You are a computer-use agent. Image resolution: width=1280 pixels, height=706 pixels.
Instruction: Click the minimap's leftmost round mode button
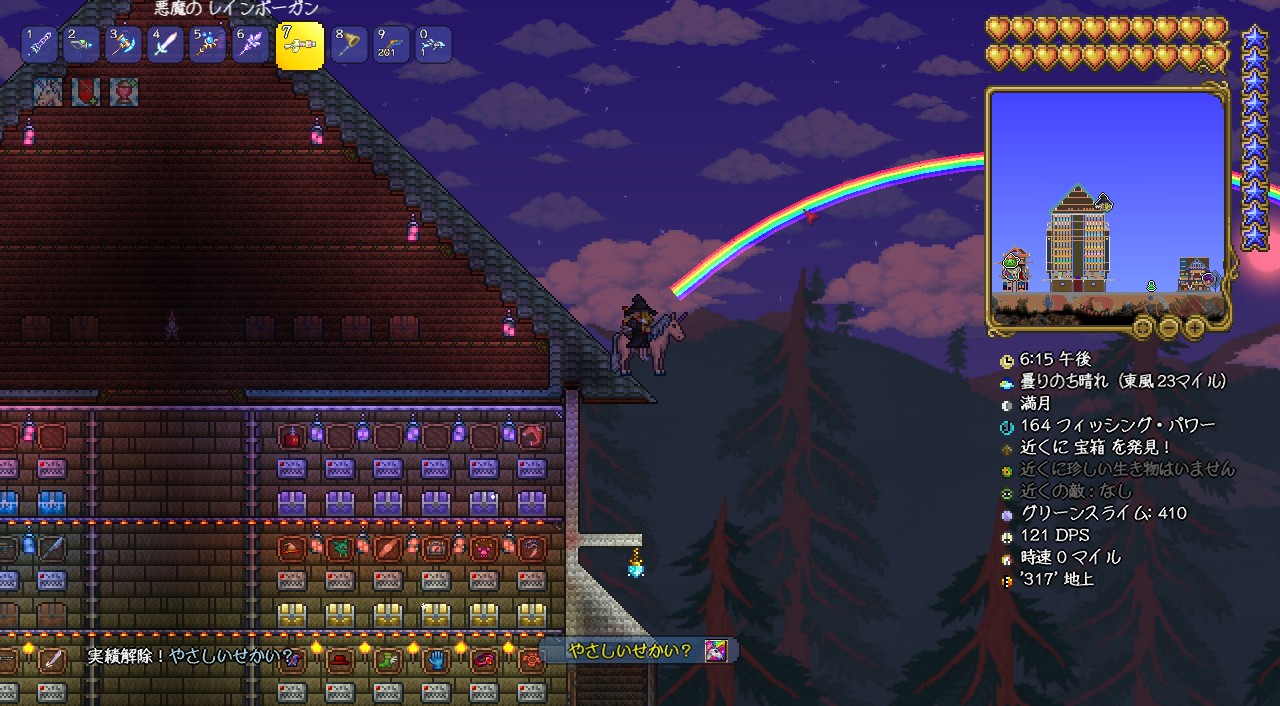(1144, 327)
